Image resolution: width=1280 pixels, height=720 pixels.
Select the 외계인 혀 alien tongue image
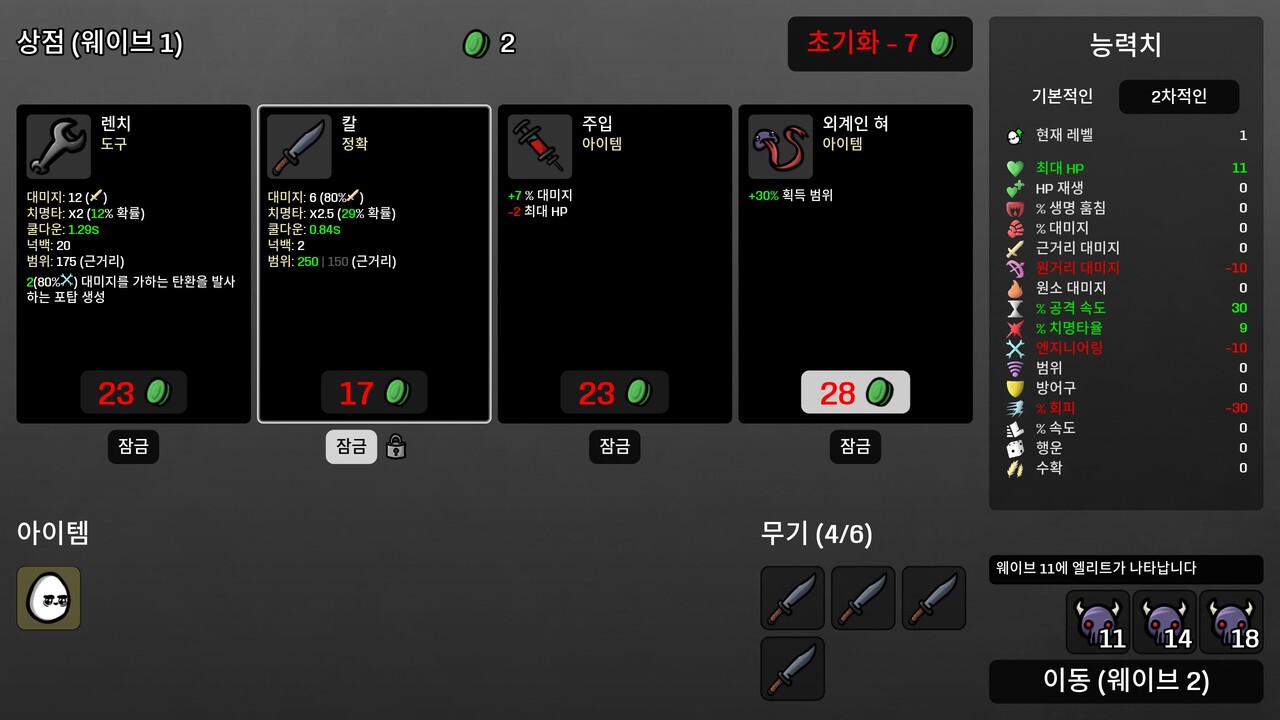click(780, 147)
